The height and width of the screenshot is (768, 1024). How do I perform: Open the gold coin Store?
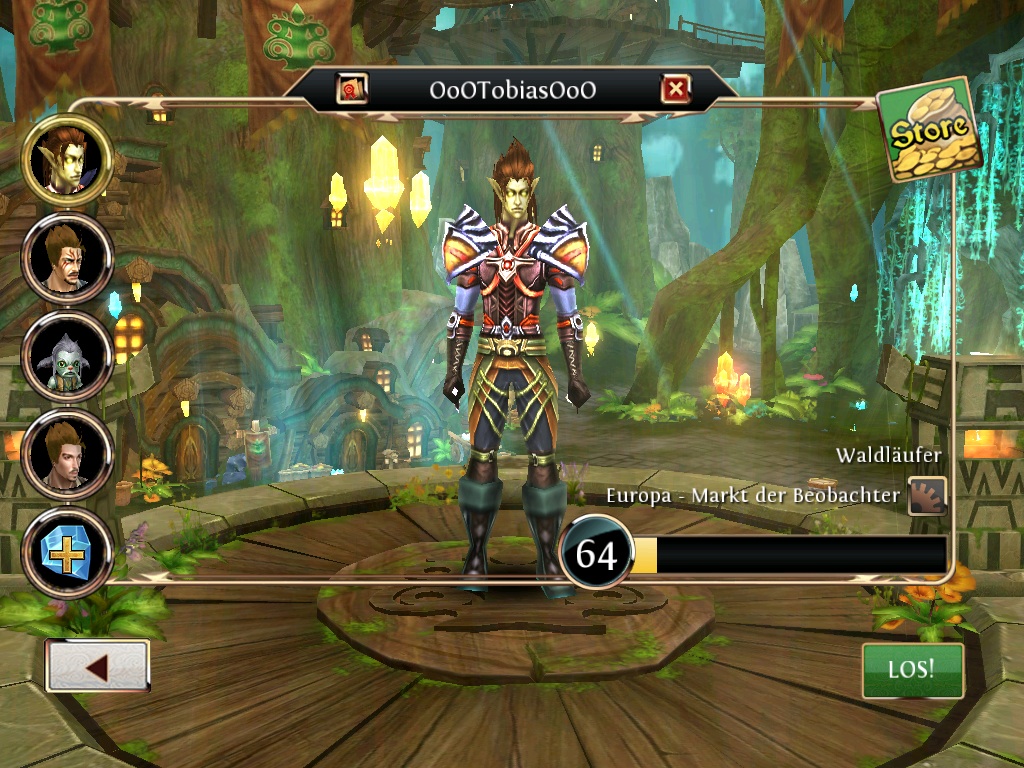point(929,130)
